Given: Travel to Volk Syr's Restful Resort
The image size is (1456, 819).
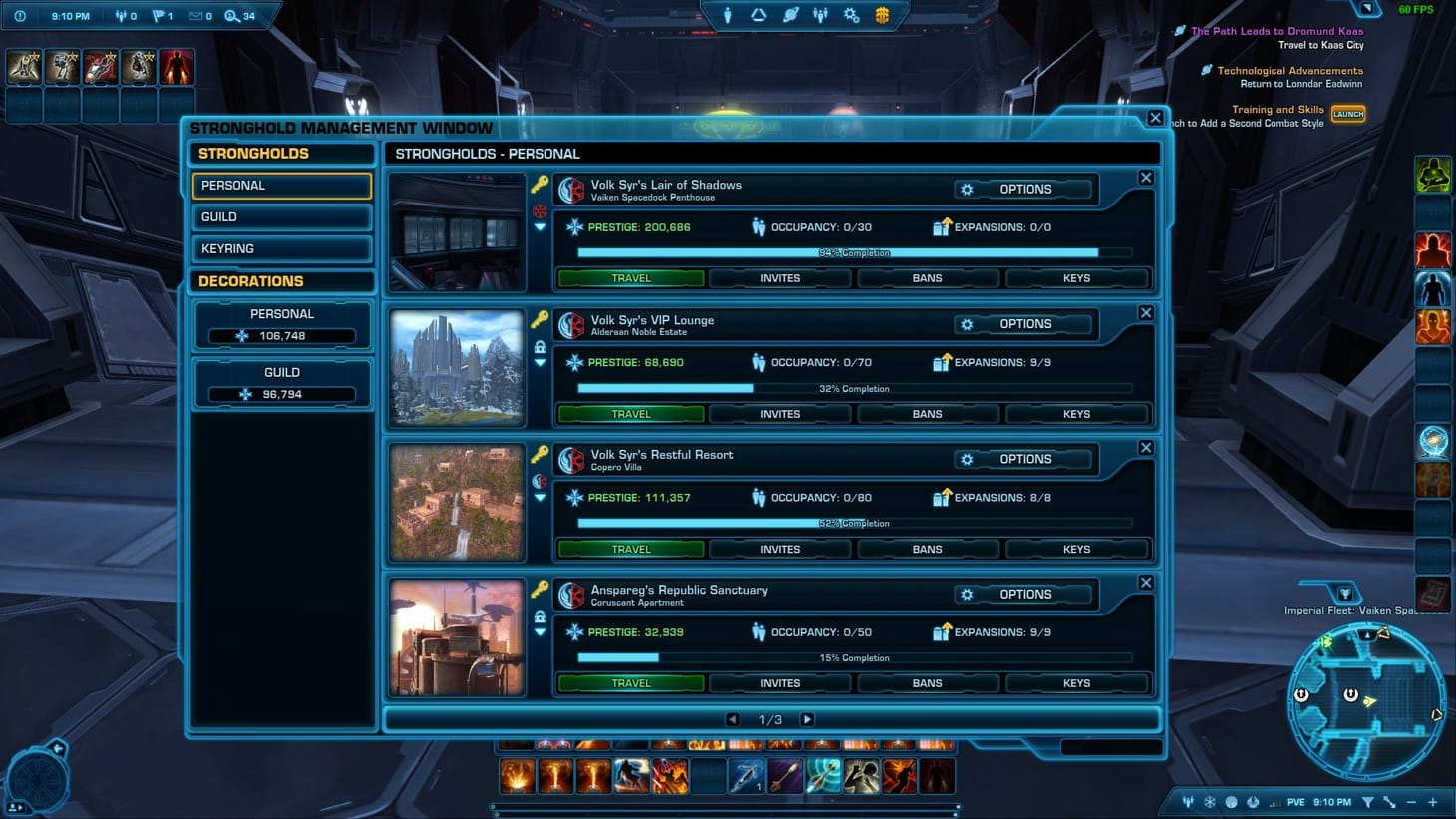Looking at the screenshot, I should pos(629,548).
